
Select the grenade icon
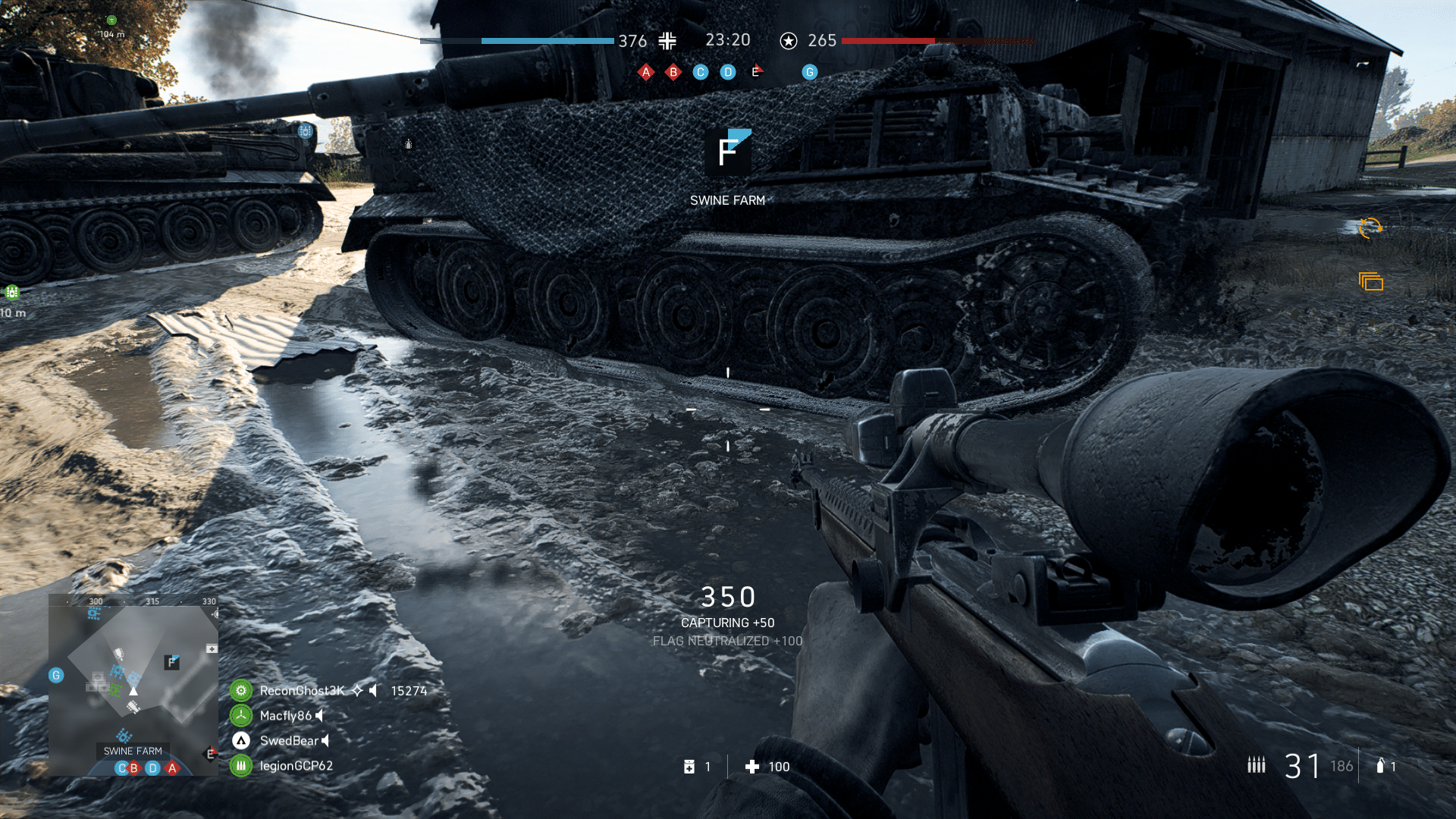pos(1380,766)
